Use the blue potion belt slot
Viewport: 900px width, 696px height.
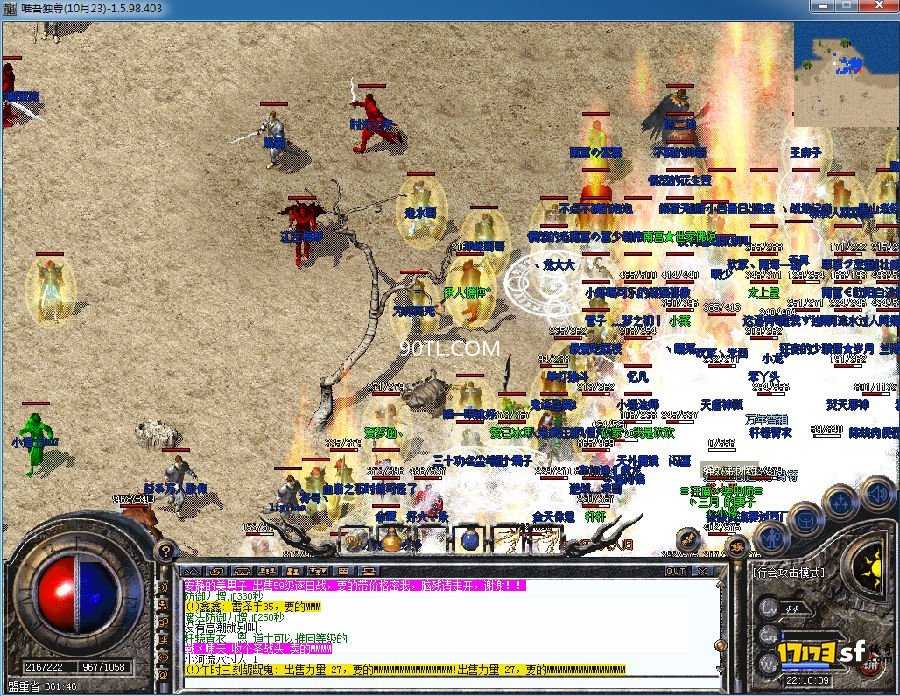pos(467,541)
